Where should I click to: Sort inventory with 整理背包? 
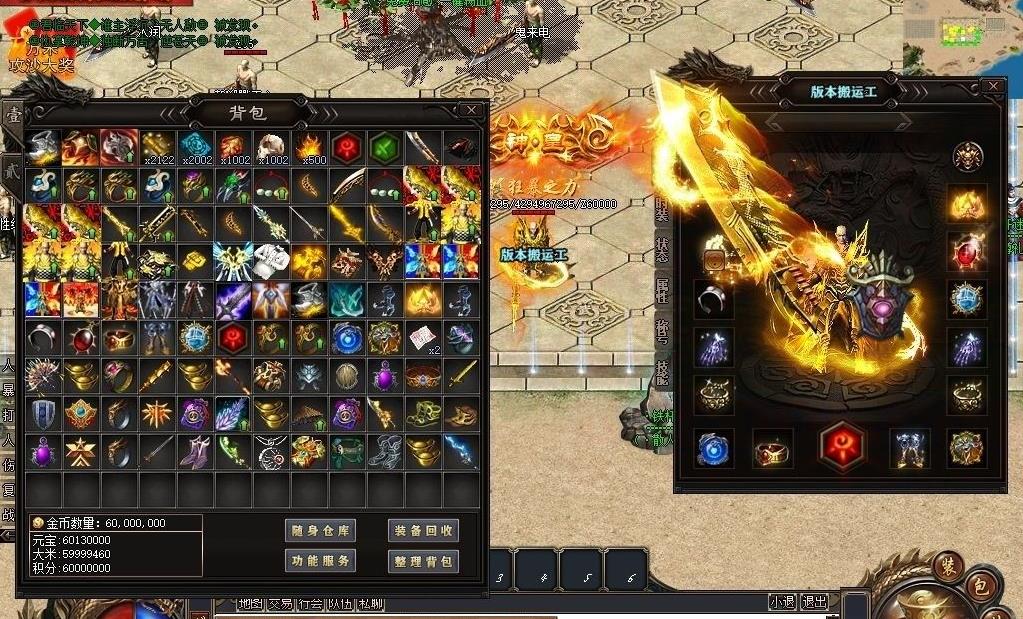[x=423, y=561]
